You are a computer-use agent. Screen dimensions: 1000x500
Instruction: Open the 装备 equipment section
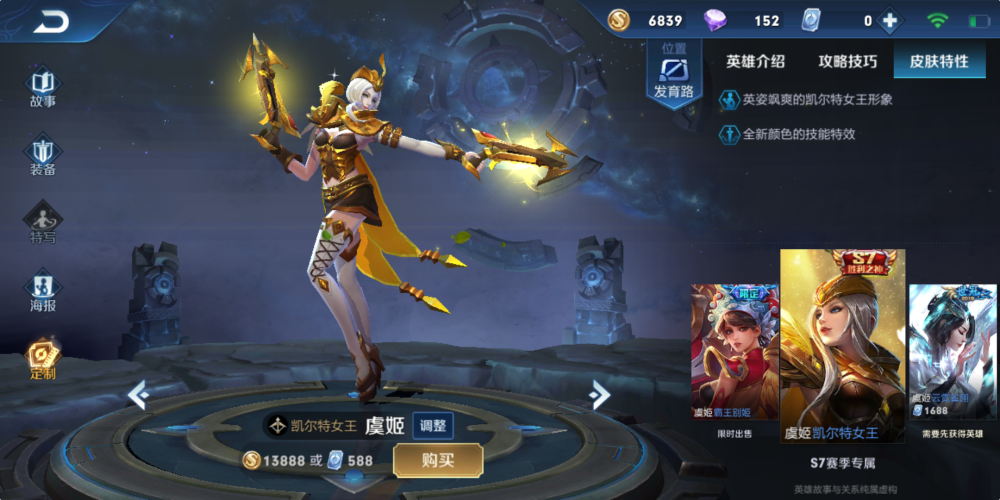pyautogui.click(x=43, y=156)
